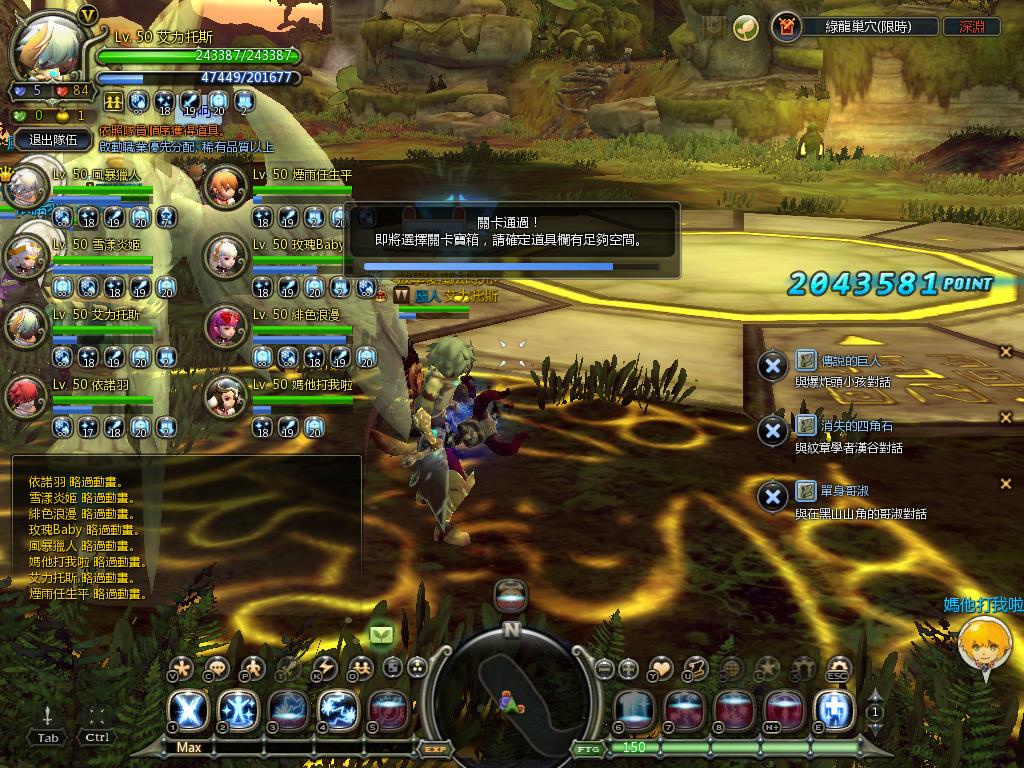This screenshot has width=1024, height=768.
Task: Open the ESC system menu icon
Action: coord(838,667)
